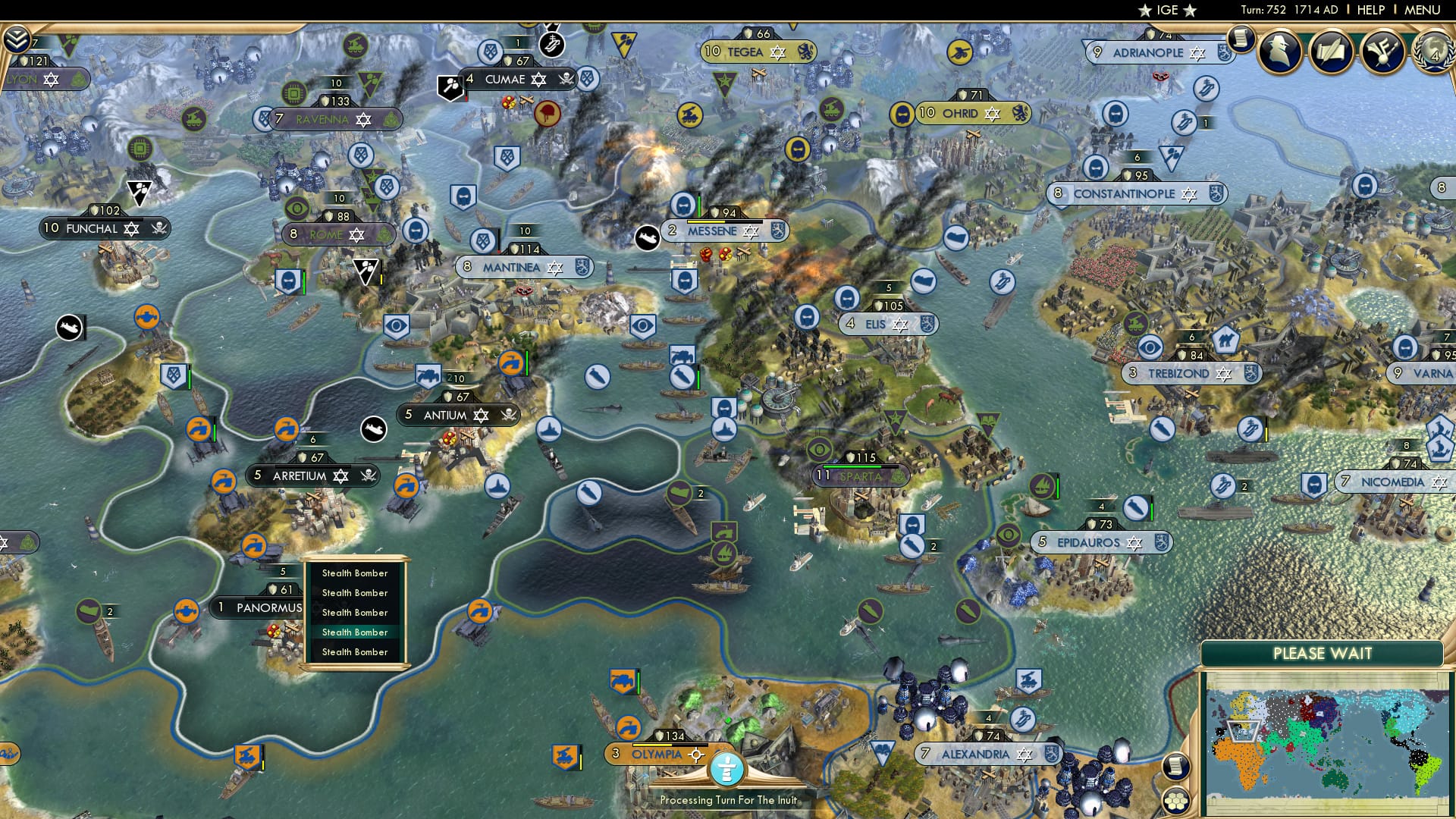Screen dimensions: 1456x819
Task: Open the HELP menu
Action: (1371, 9)
